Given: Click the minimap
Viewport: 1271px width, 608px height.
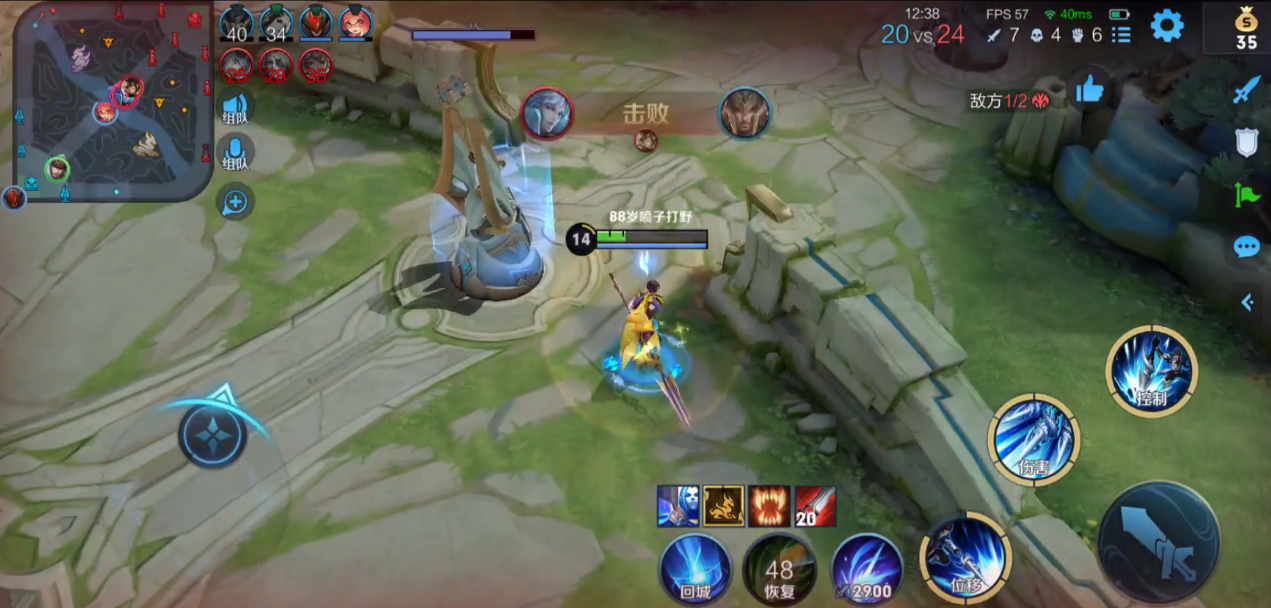Looking at the screenshot, I should click(112, 101).
